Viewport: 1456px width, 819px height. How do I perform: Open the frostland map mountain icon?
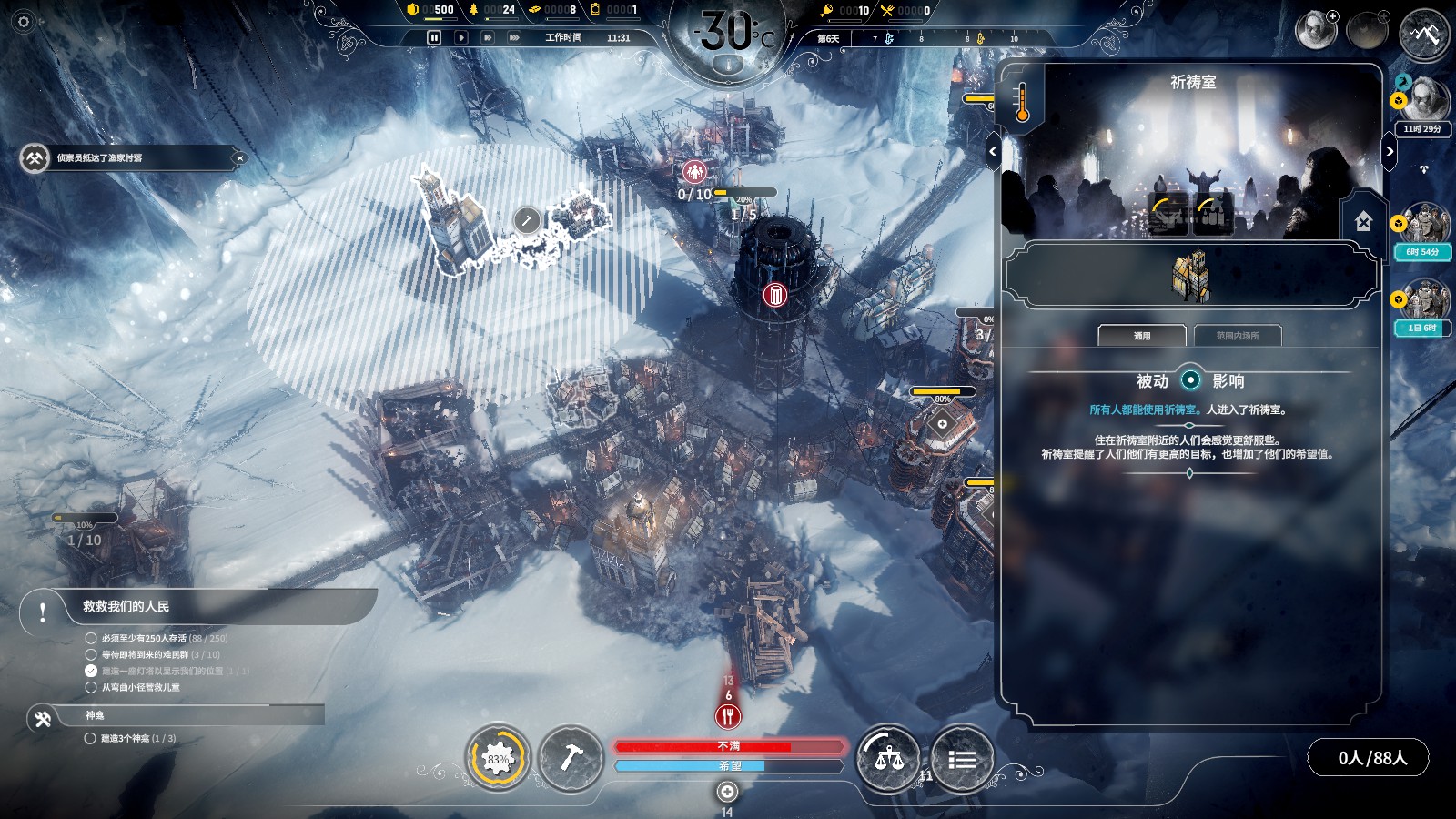(1424, 35)
